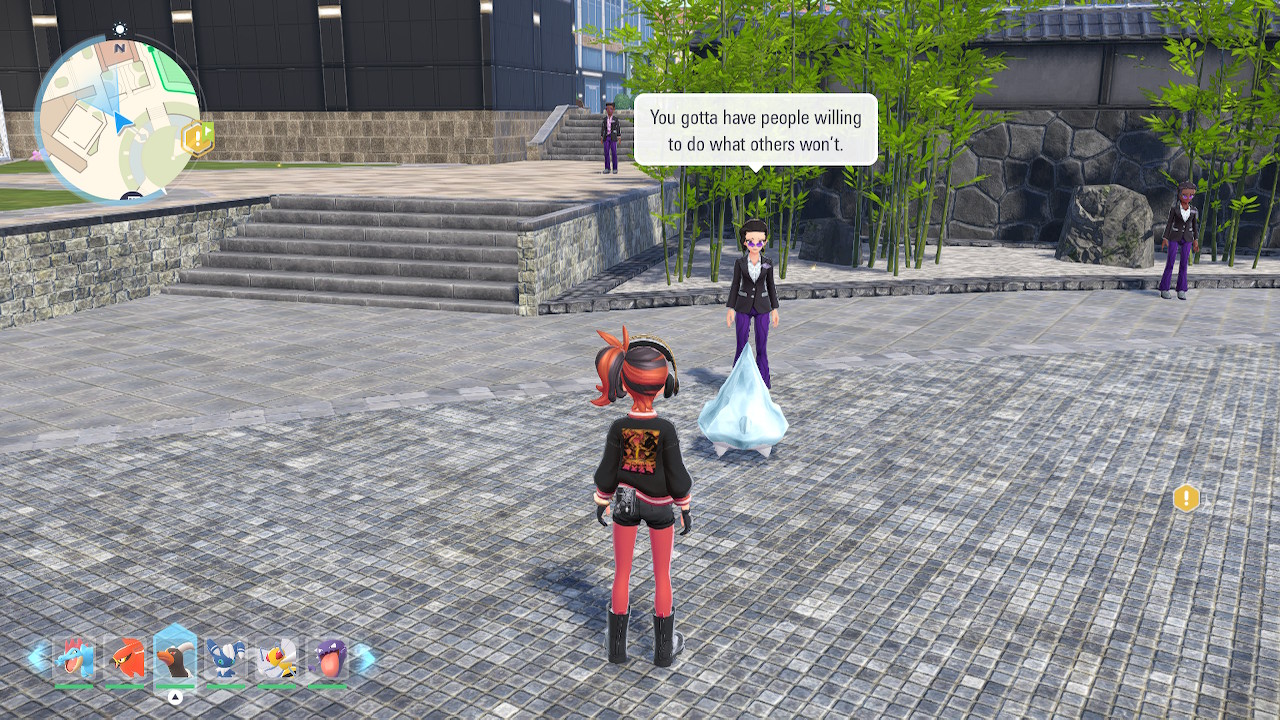Image resolution: width=1280 pixels, height=720 pixels.
Task: Select Feraligatr in the party bar
Action: coord(74,659)
